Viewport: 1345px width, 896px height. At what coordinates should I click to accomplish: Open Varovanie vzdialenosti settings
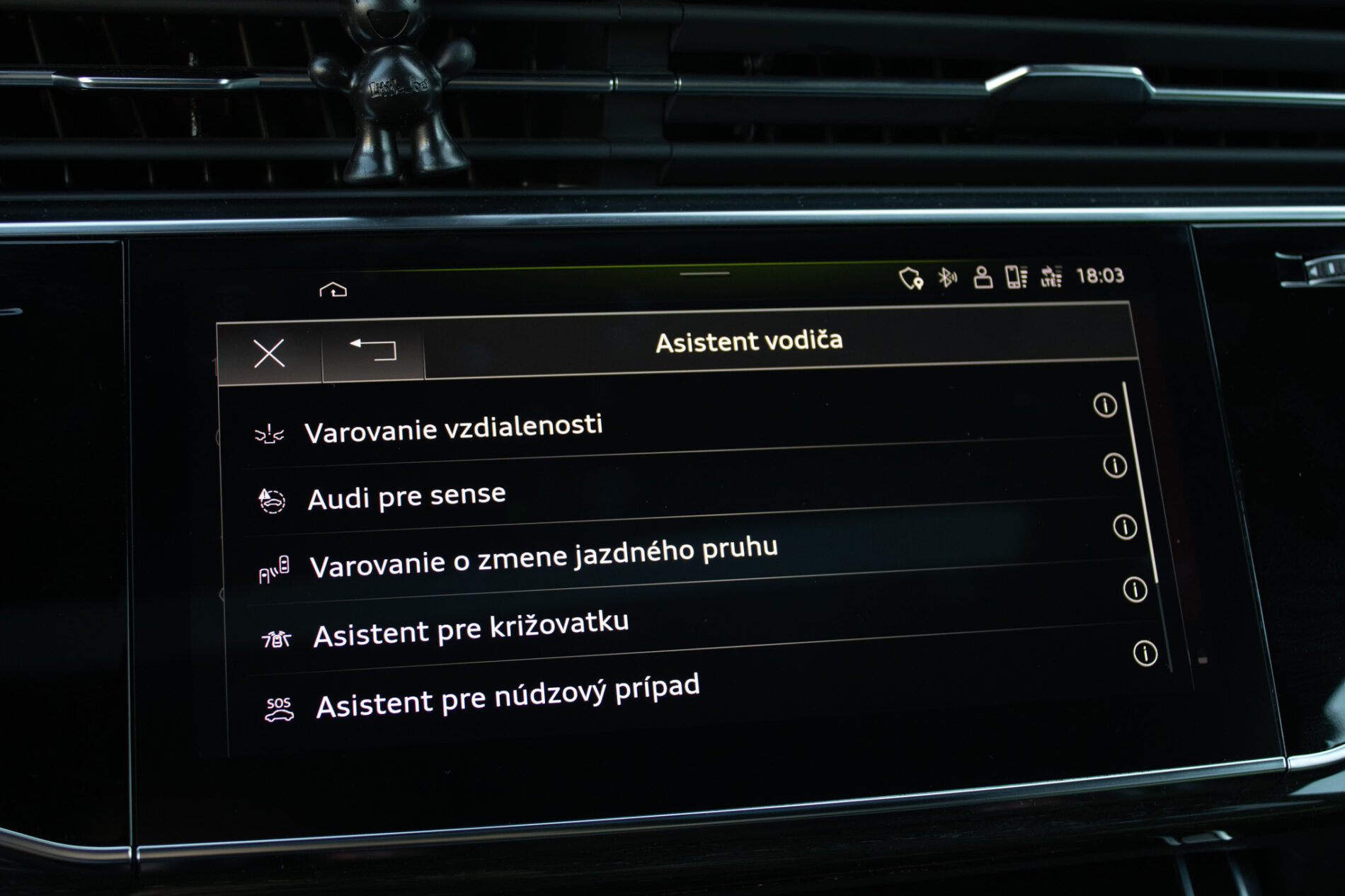(453, 429)
